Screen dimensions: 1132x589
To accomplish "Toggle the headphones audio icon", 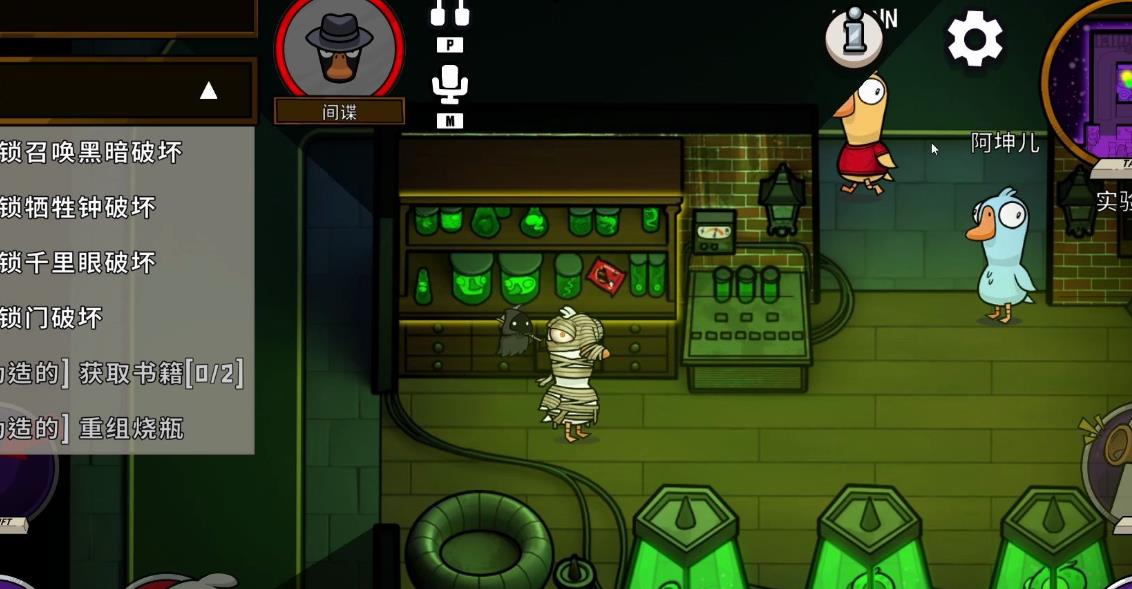I will pos(450,13).
